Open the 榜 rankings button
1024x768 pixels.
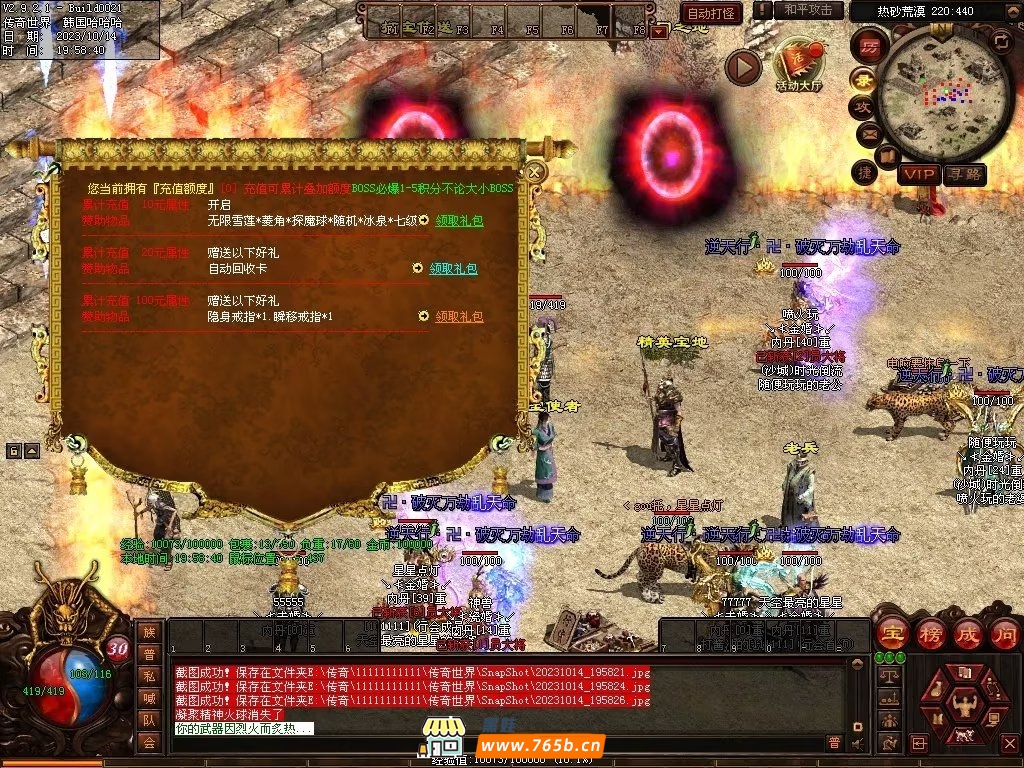pos(930,634)
